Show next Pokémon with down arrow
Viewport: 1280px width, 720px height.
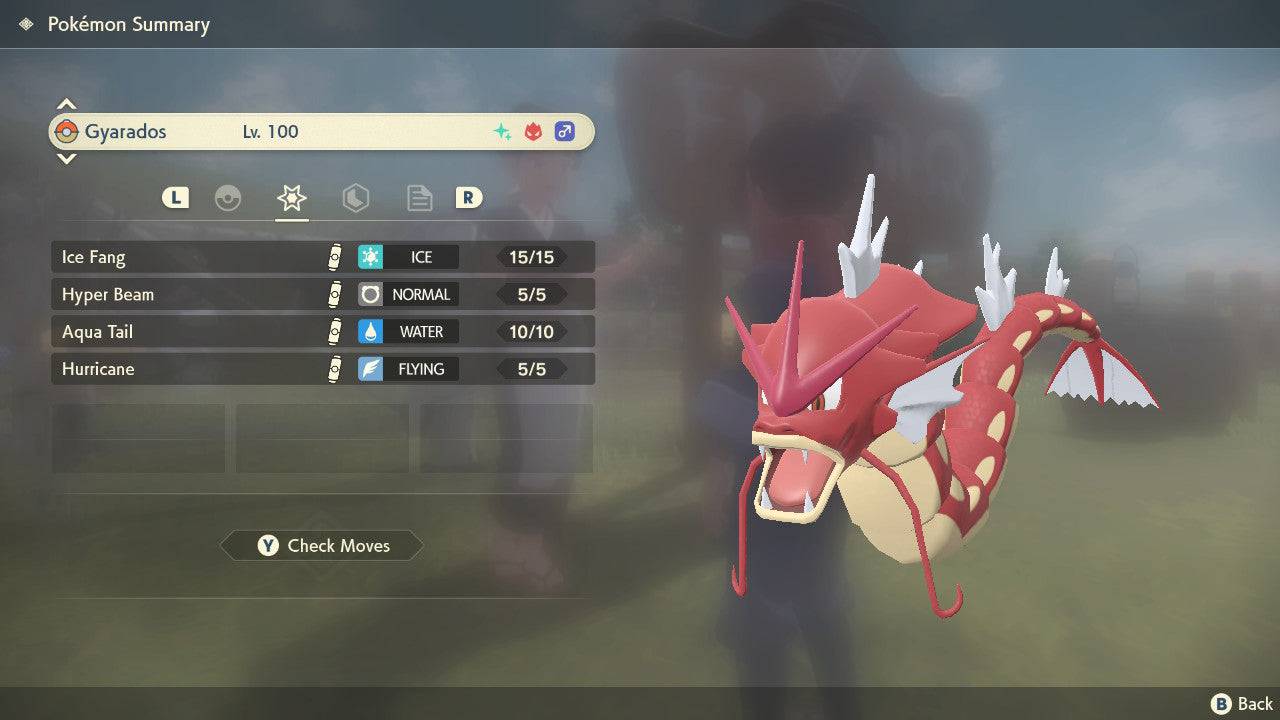click(66, 158)
